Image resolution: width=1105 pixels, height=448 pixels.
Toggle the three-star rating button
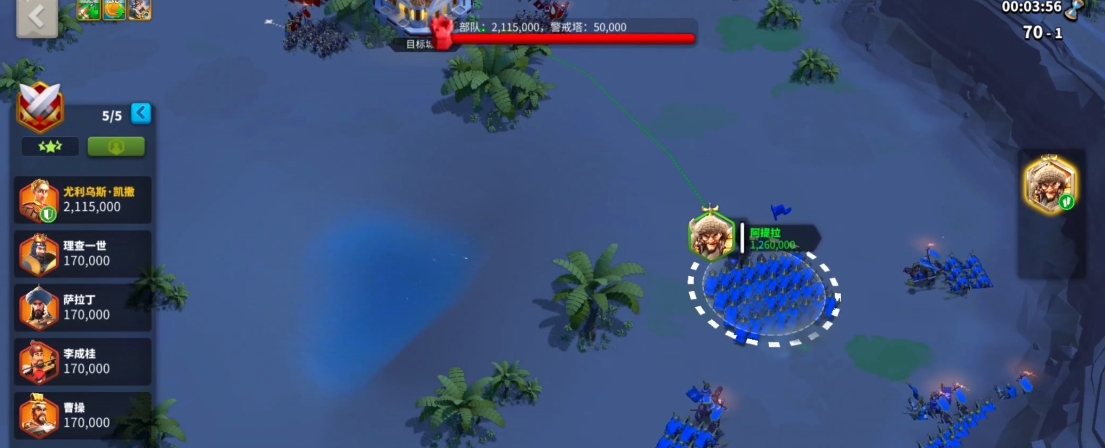50,146
